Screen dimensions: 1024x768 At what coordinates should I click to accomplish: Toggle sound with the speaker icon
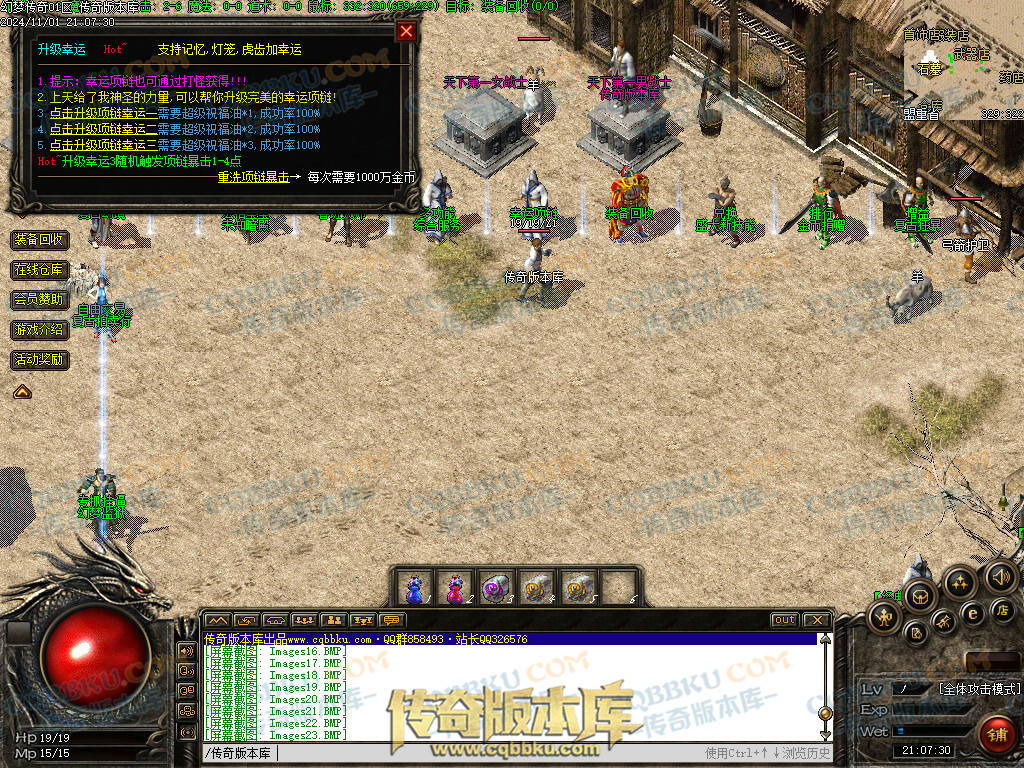coord(1000,576)
